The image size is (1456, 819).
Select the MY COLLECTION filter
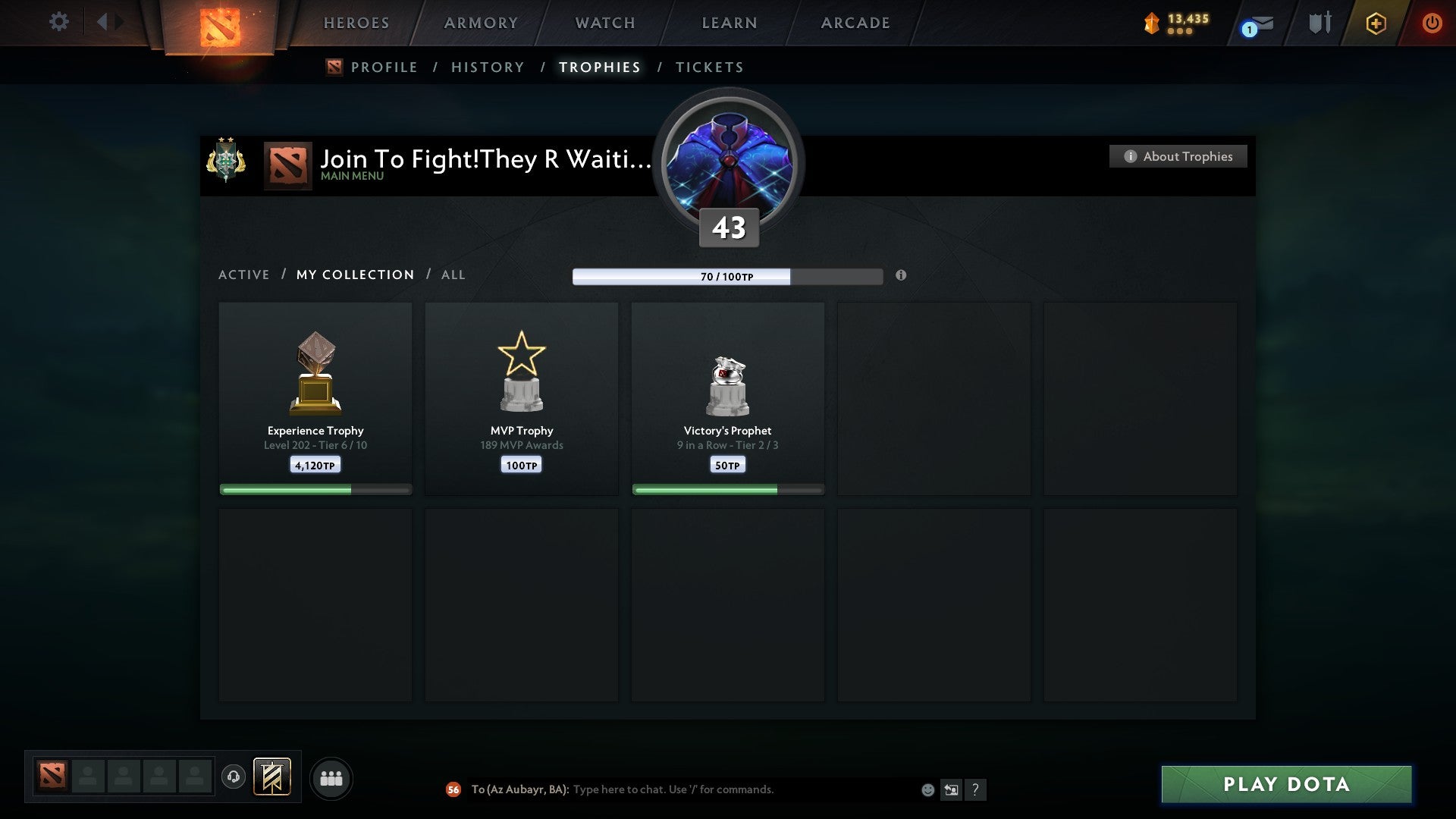[354, 275]
